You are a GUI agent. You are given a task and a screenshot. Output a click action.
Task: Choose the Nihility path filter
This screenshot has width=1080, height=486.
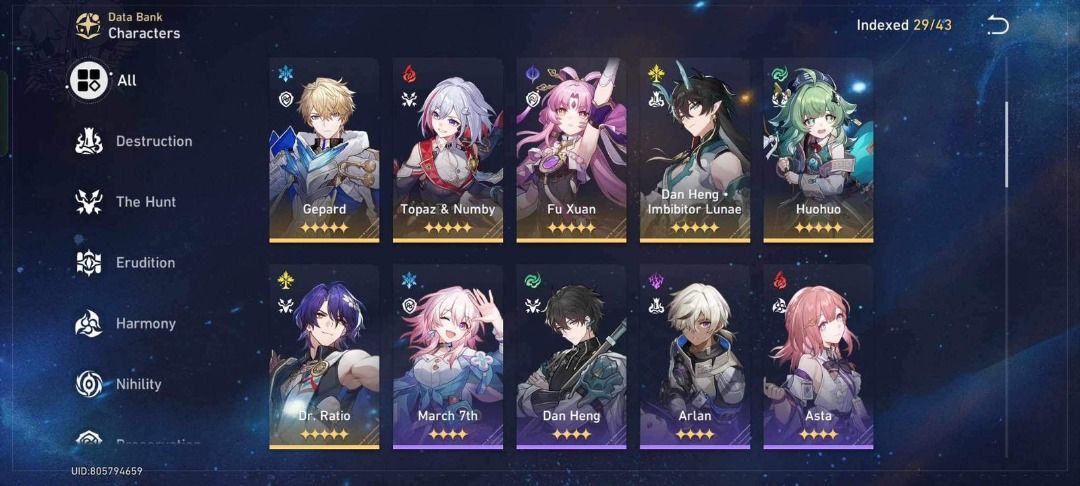tap(119, 384)
